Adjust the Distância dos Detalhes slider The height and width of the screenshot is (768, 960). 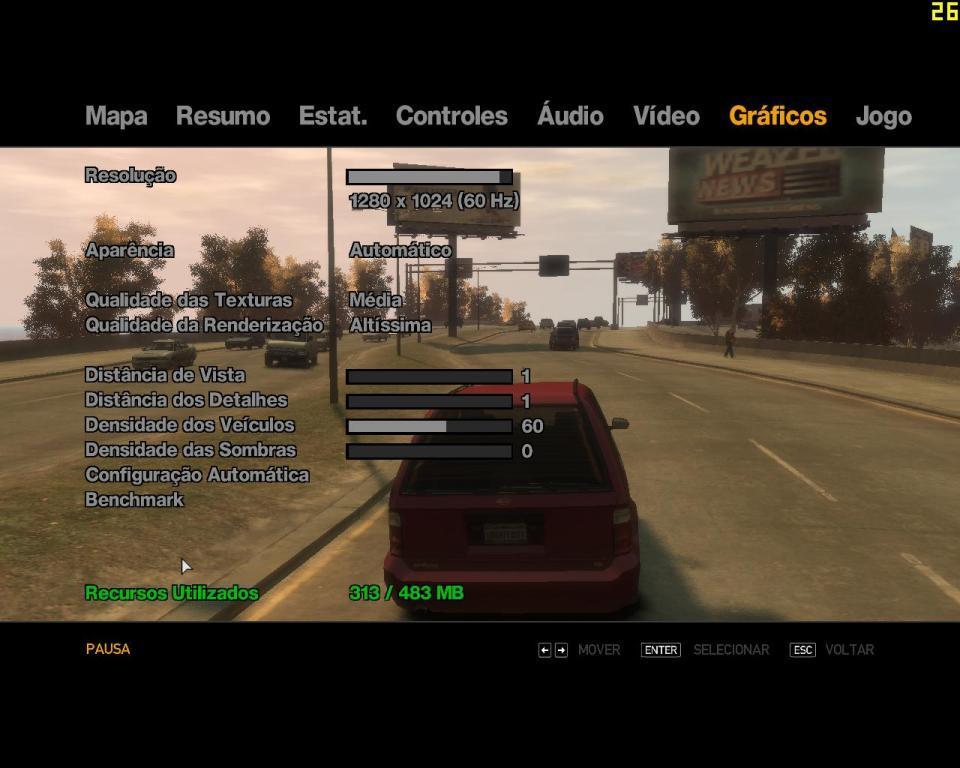pos(429,401)
